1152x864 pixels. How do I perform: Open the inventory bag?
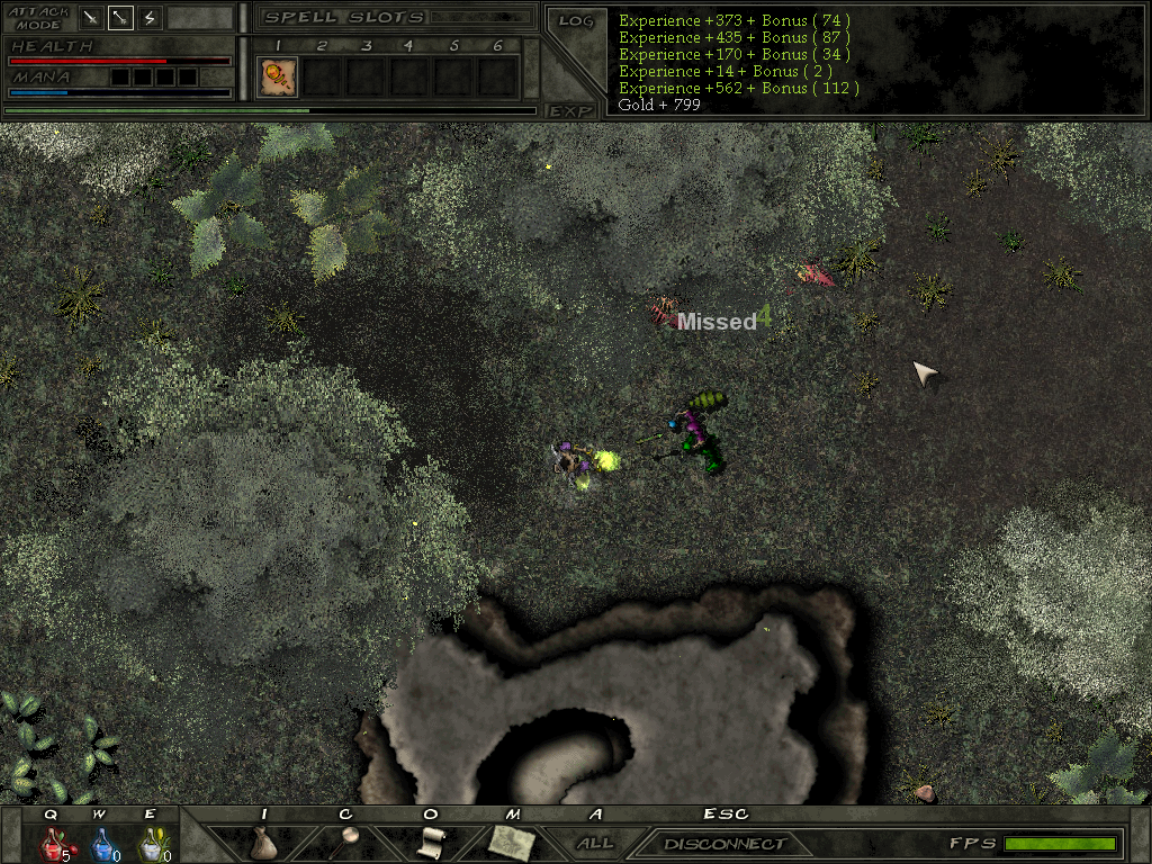coord(264,843)
